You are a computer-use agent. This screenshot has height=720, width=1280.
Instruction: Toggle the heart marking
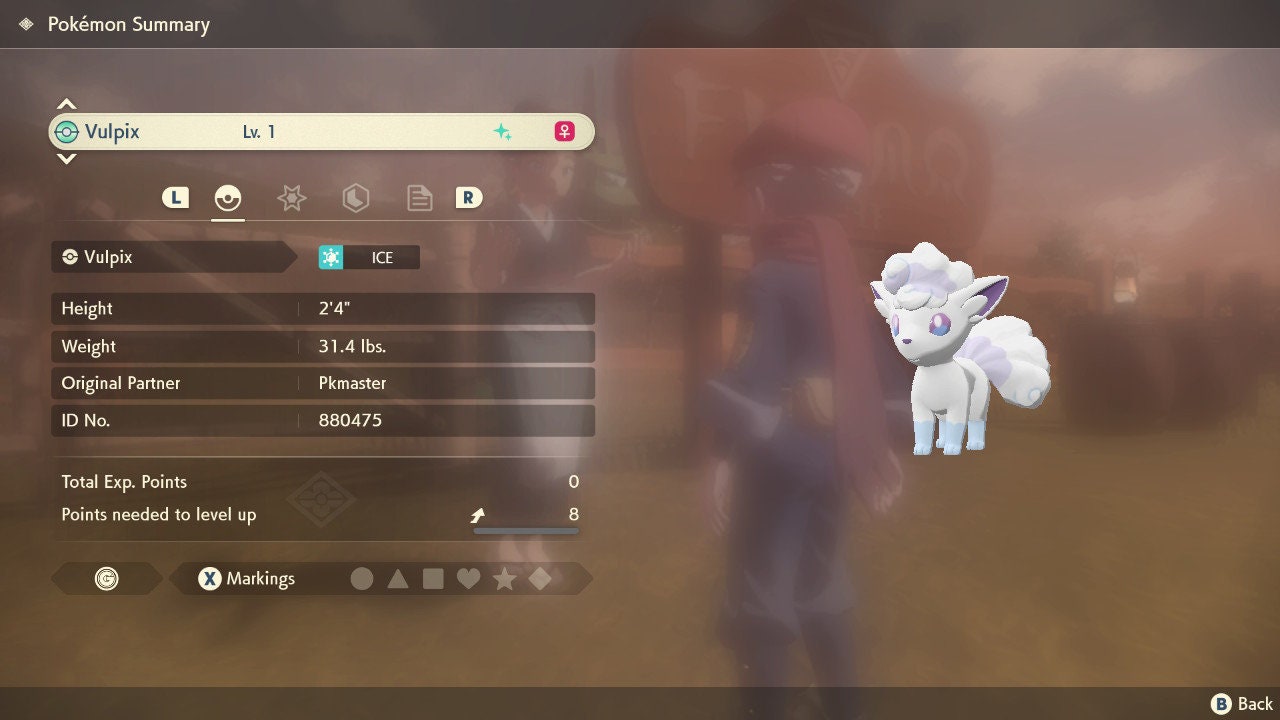pos(470,578)
